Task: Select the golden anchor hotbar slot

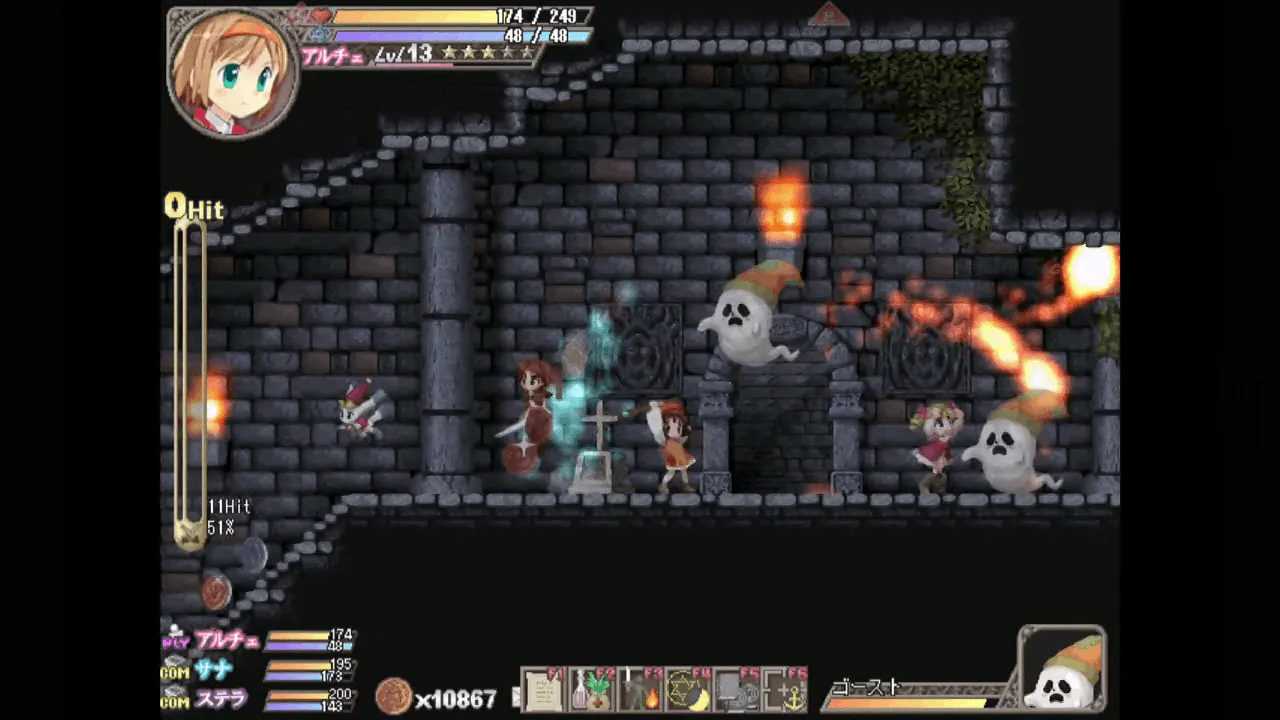Action: tap(784, 690)
